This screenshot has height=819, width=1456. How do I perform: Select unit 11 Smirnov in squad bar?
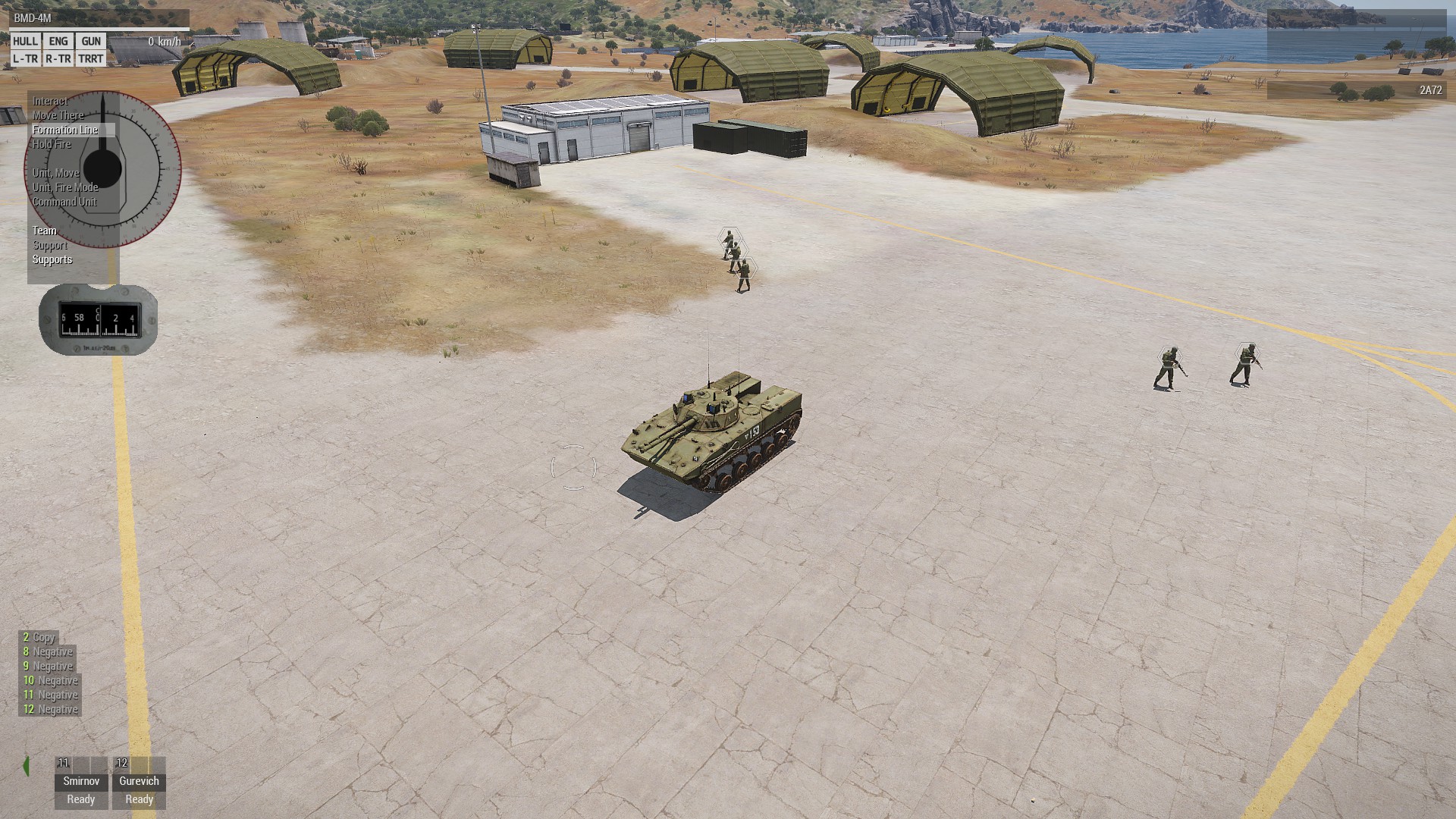click(x=81, y=783)
